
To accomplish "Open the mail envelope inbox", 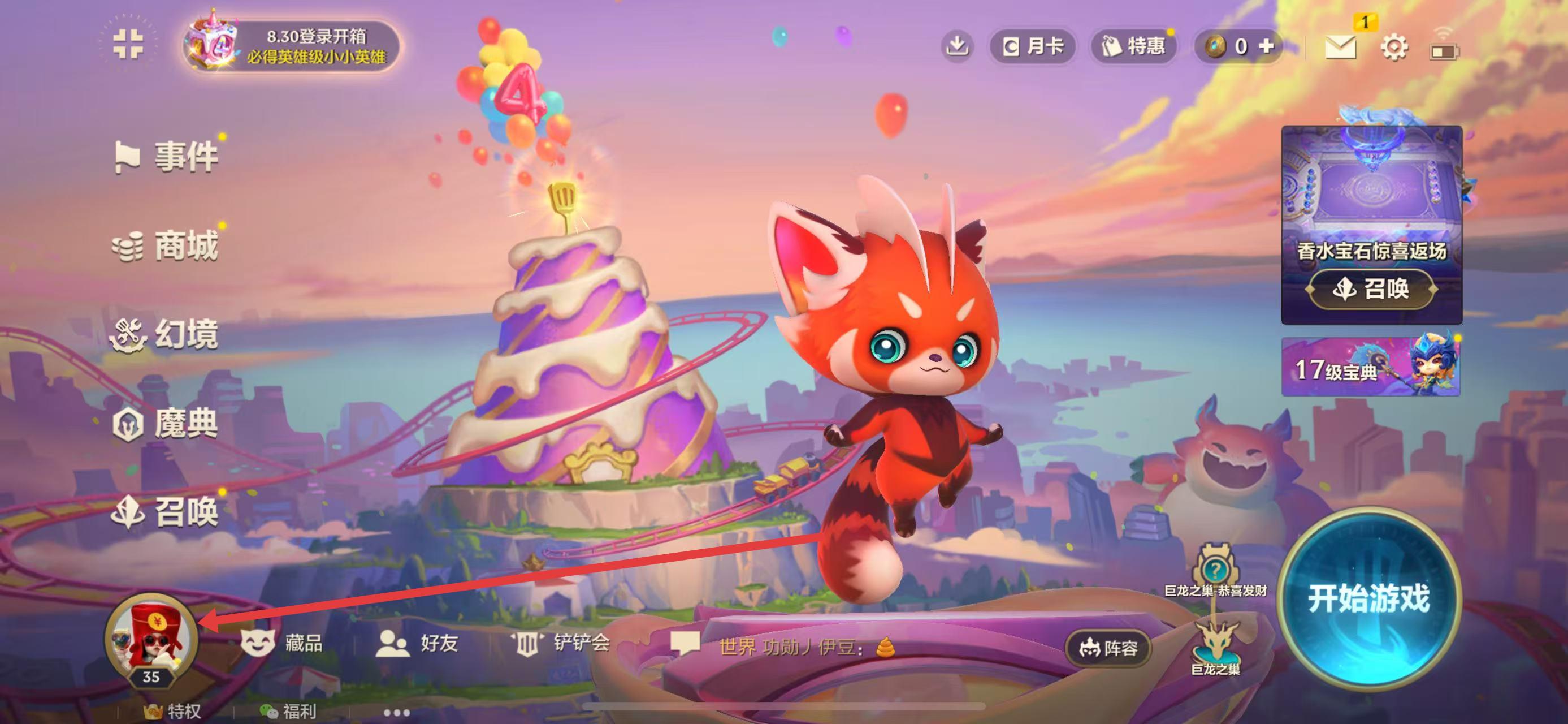I will (1340, 47).
